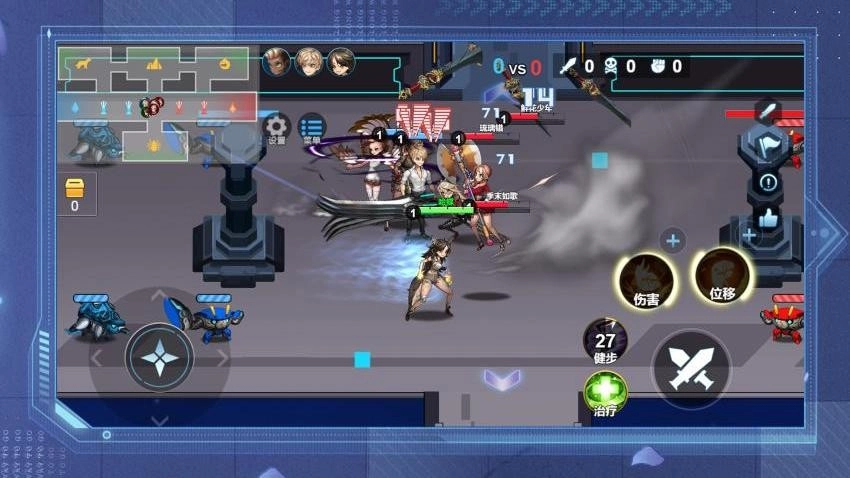Click the lane minimap

click(x=156, y=103)
